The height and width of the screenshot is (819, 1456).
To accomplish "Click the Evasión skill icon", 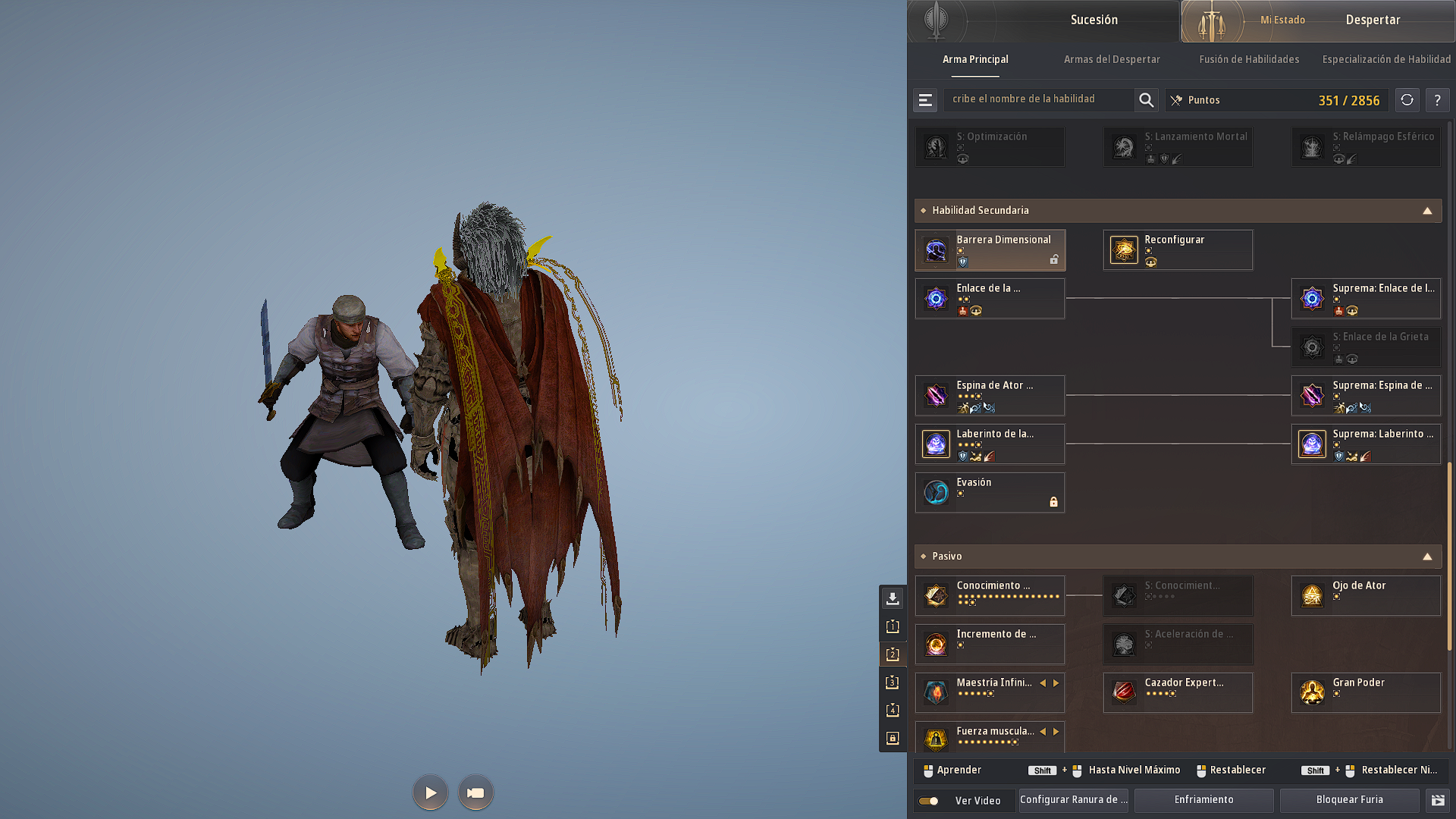I will (935, 492).
